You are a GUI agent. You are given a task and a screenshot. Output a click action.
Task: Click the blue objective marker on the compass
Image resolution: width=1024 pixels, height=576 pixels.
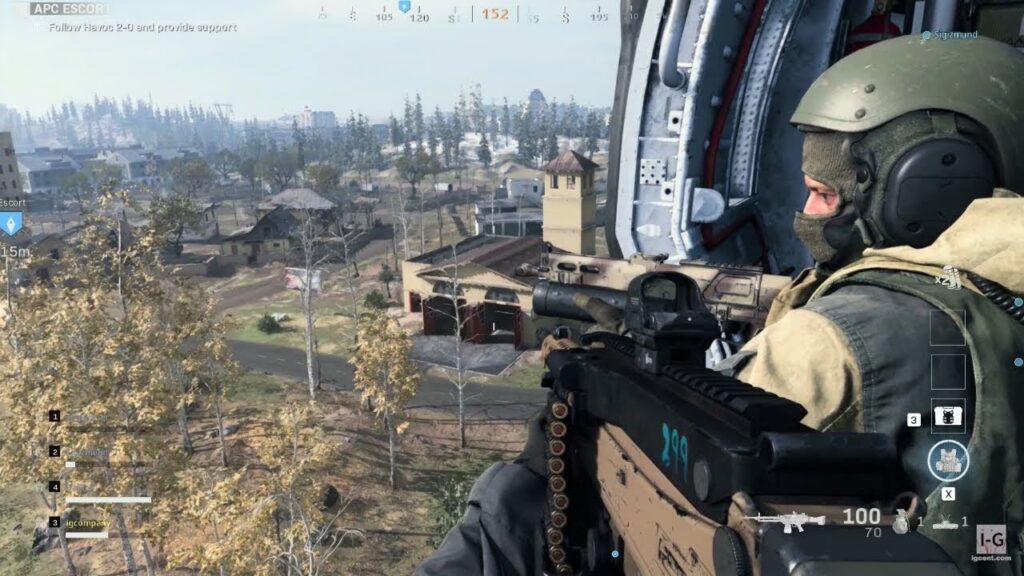(x=404, y=7)
